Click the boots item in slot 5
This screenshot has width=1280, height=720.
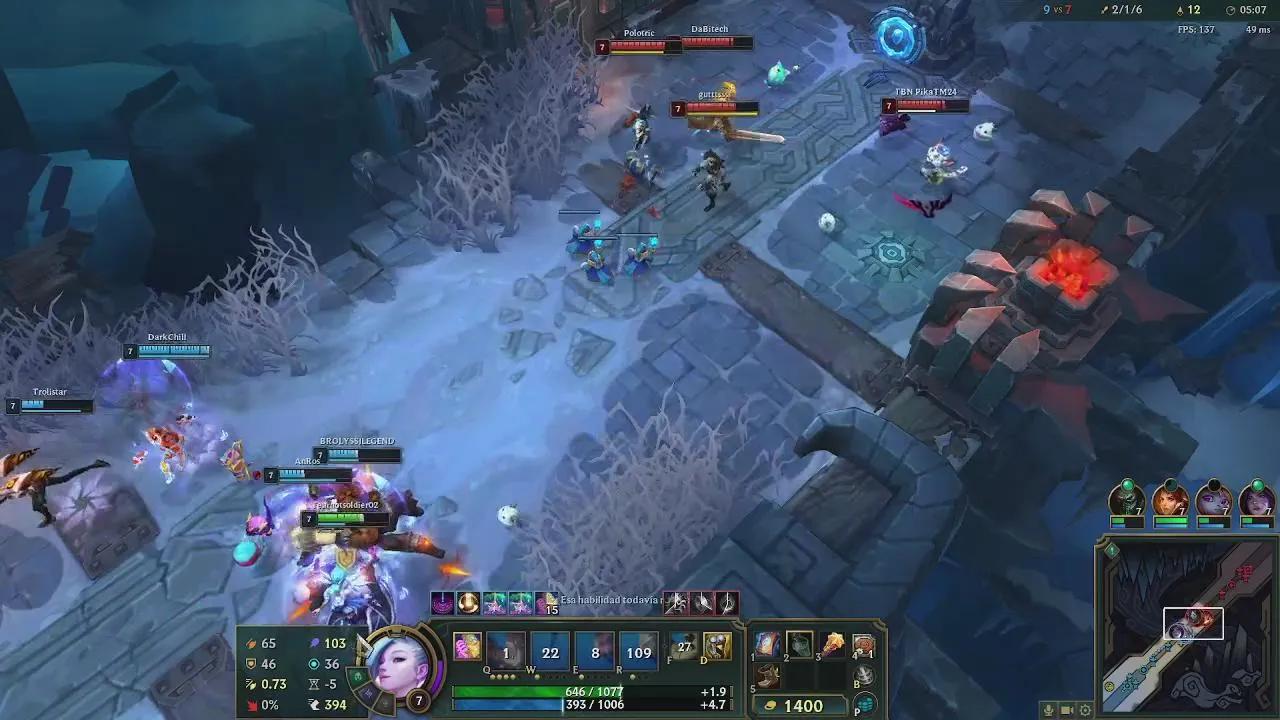(x=766, y=675)
